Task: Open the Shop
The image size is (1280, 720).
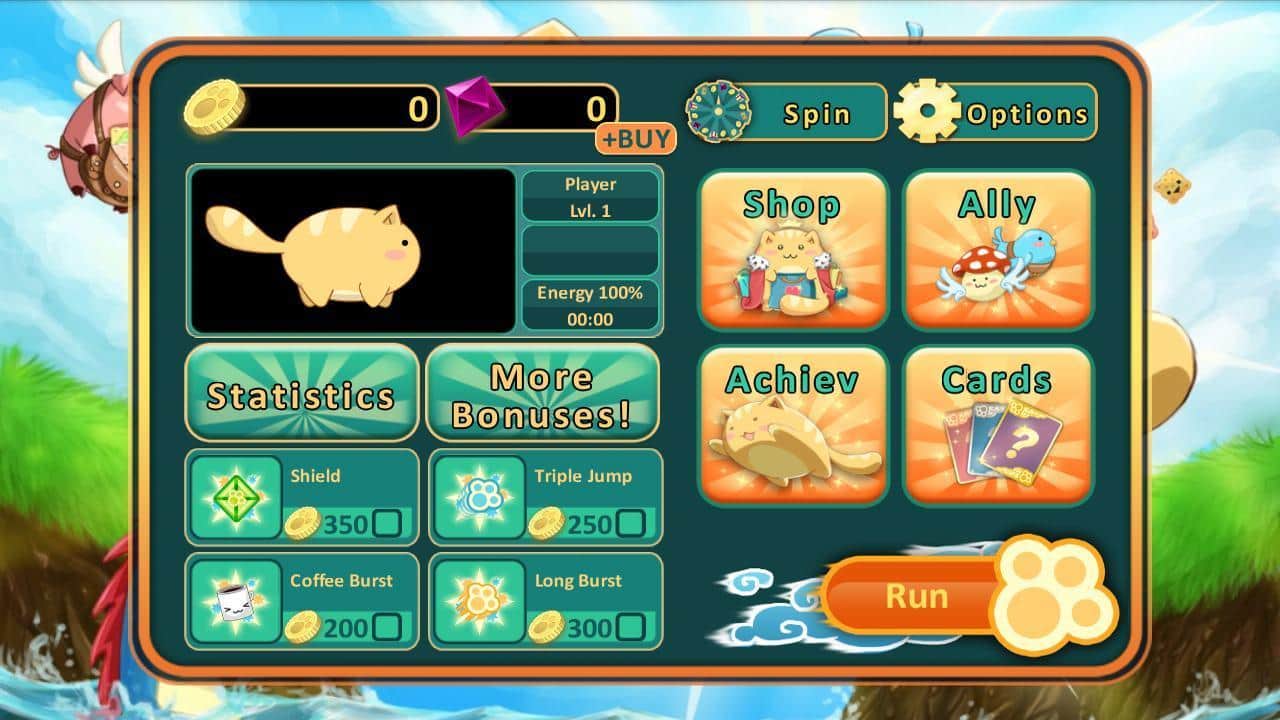Action: (x=793, y=249)
